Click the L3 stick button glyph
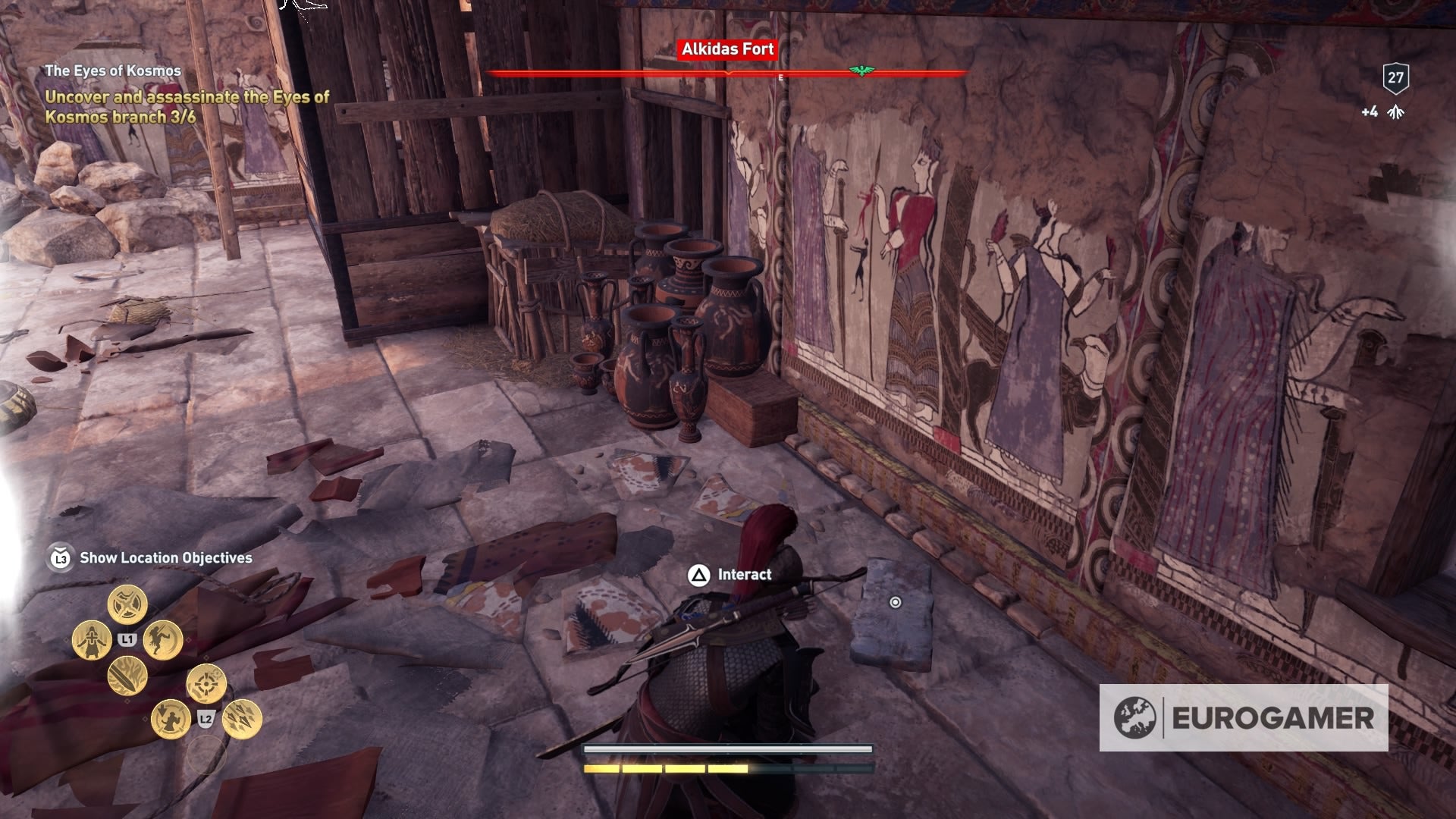This screenshot has width=1456, height=819. tap(62, 557)
